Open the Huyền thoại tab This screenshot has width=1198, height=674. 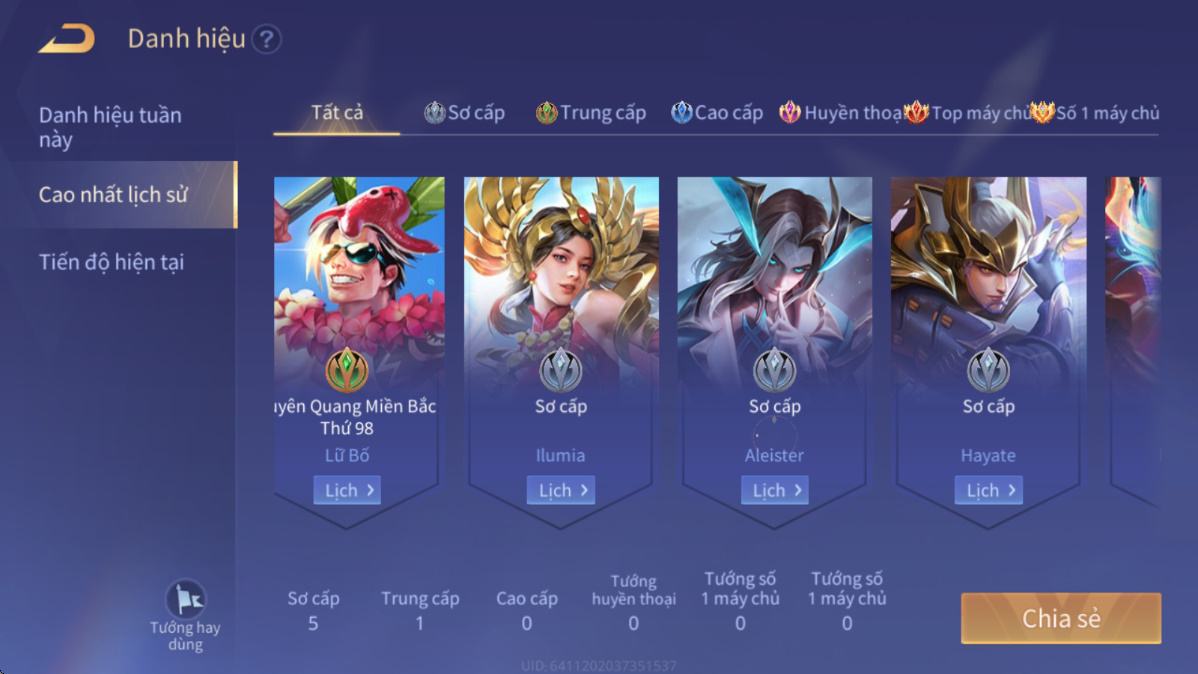[841, 113]
